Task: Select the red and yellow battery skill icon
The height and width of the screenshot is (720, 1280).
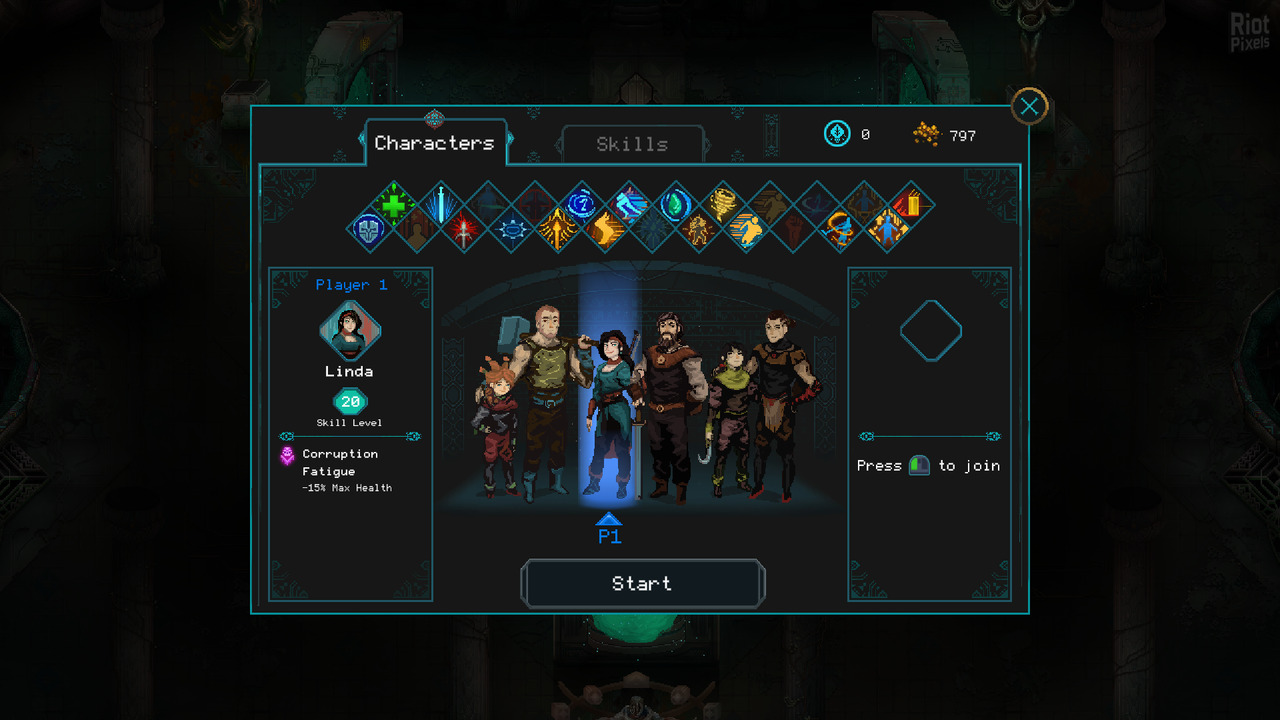Action: pyautogui.click(x=911, y=205)
